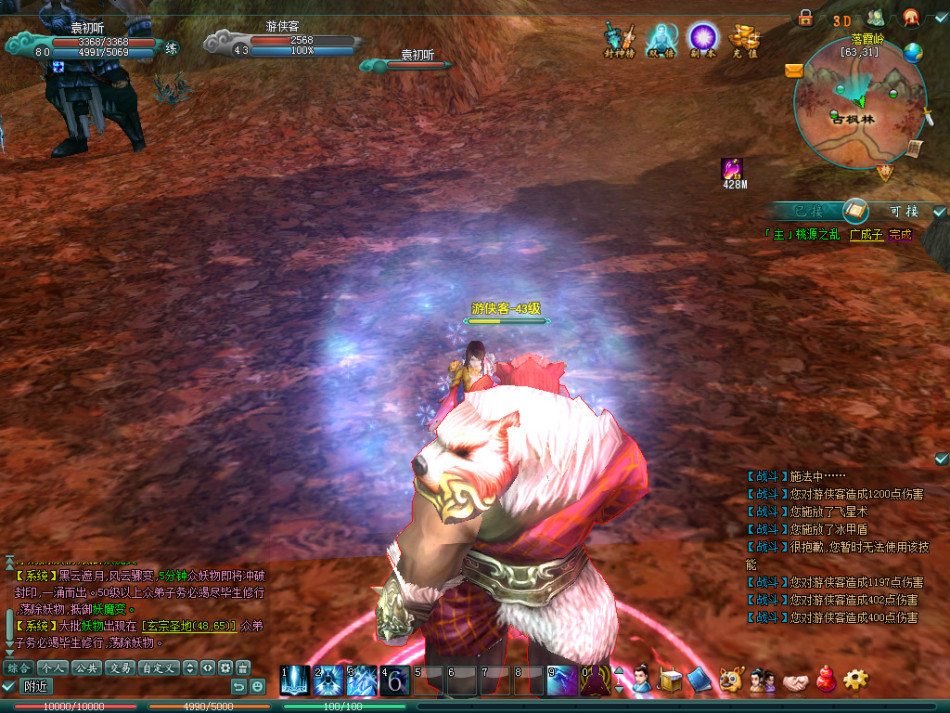950x713 pixels.
Task: Open the system settings gear icon
Action: coord(855,680)
